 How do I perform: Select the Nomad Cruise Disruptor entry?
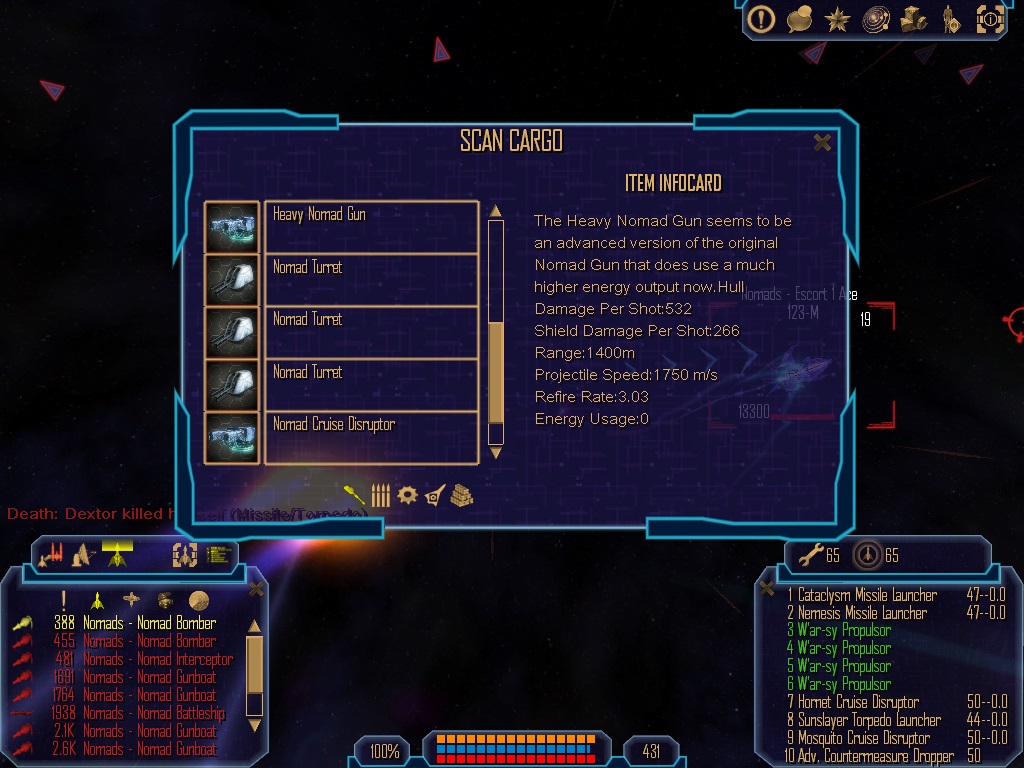coord(370,437)
